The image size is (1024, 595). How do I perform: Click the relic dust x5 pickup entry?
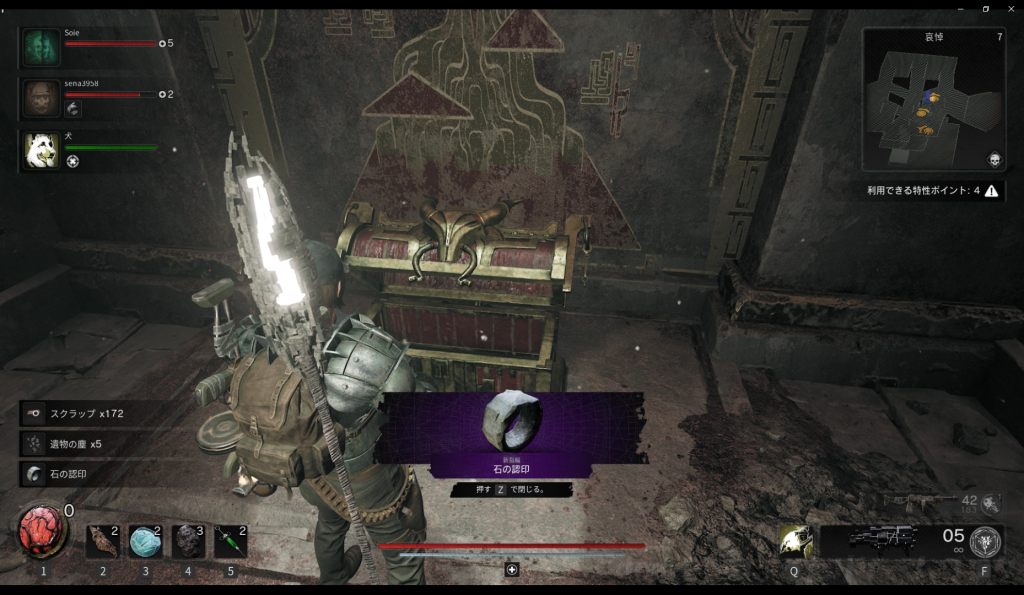tap(88, 443)
